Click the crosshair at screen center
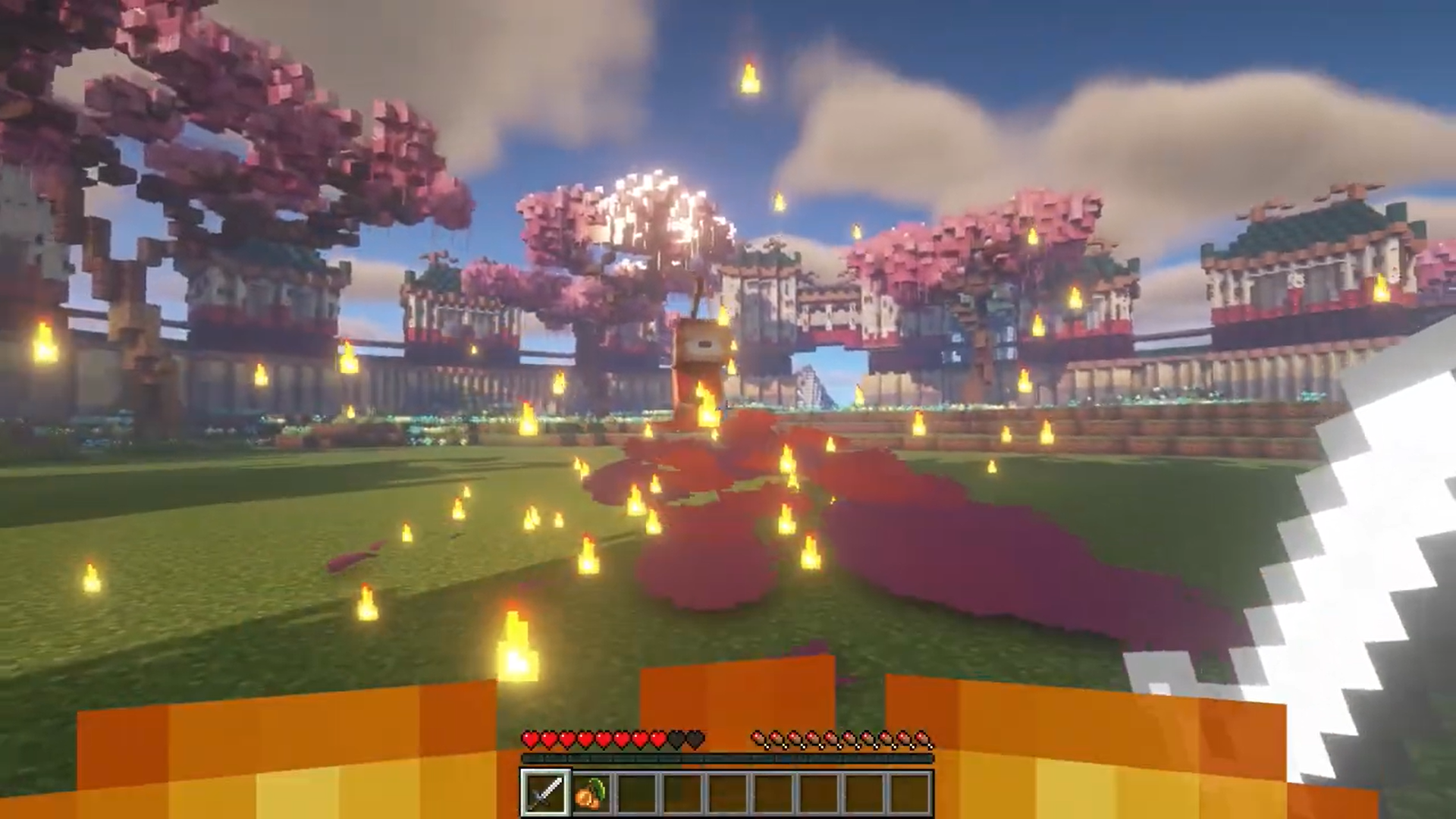Image resolution: width=1456 pixels, height=819 pixels. click(728, 409)
